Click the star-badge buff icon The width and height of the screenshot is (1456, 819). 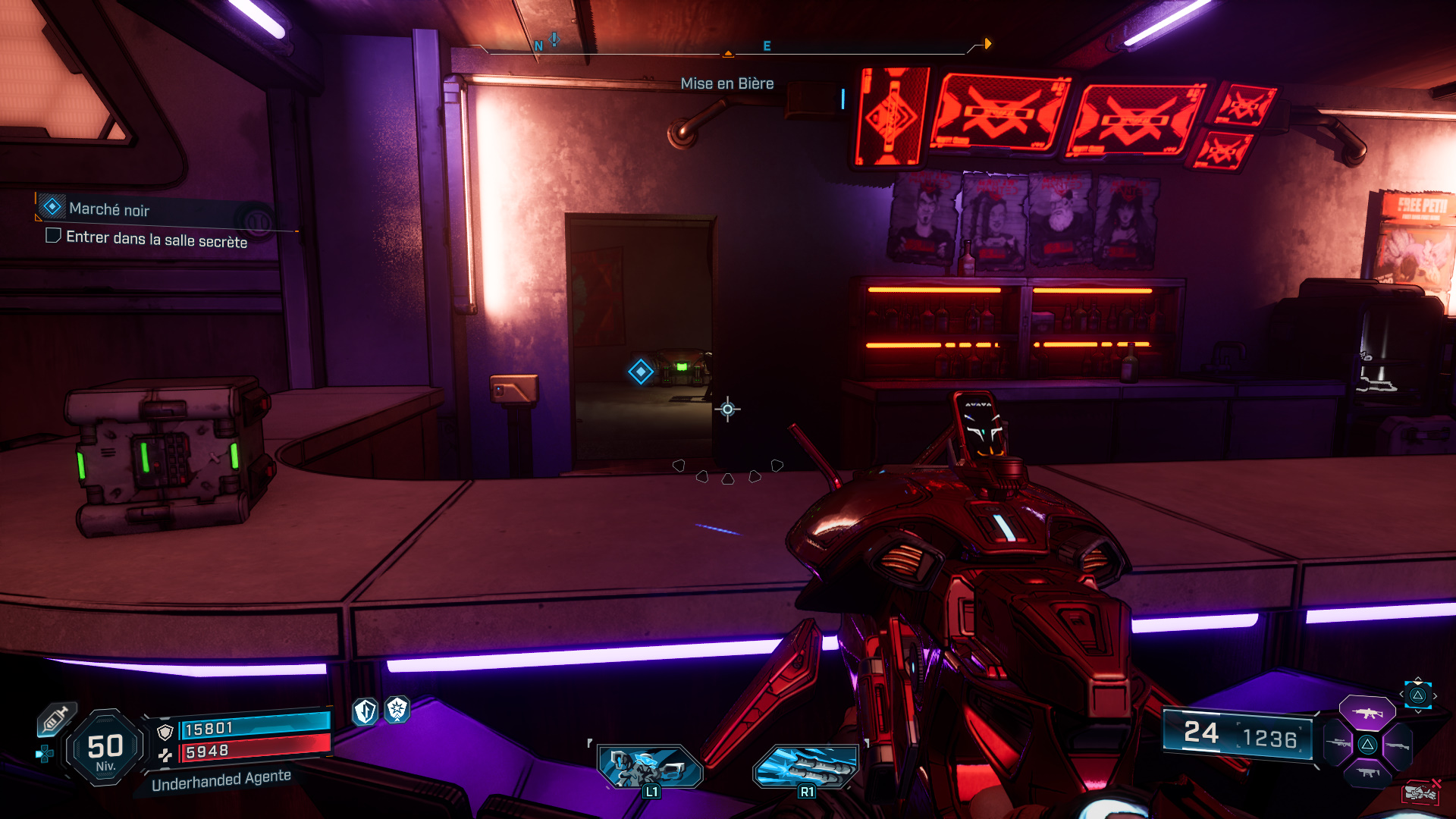[397, 711]
